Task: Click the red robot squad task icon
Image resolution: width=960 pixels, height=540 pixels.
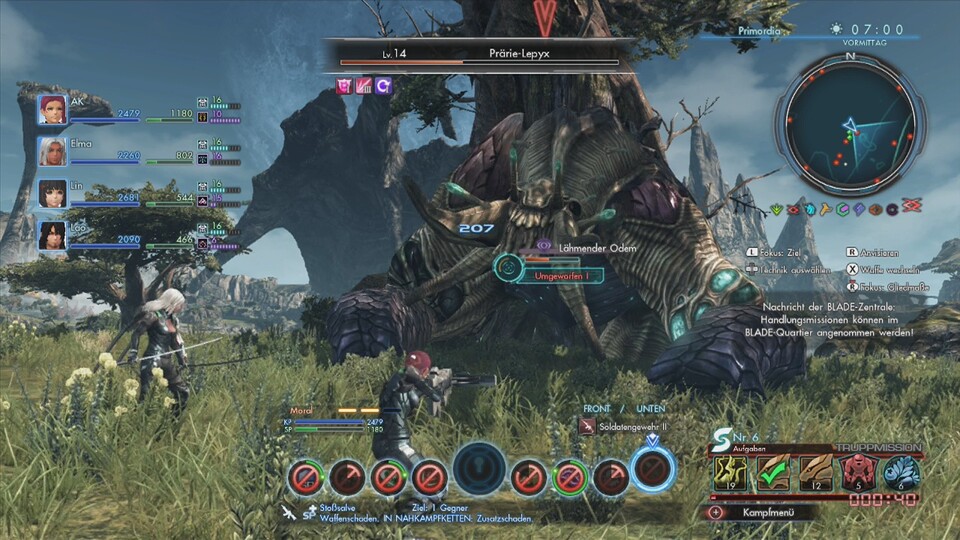Action: 858,473
